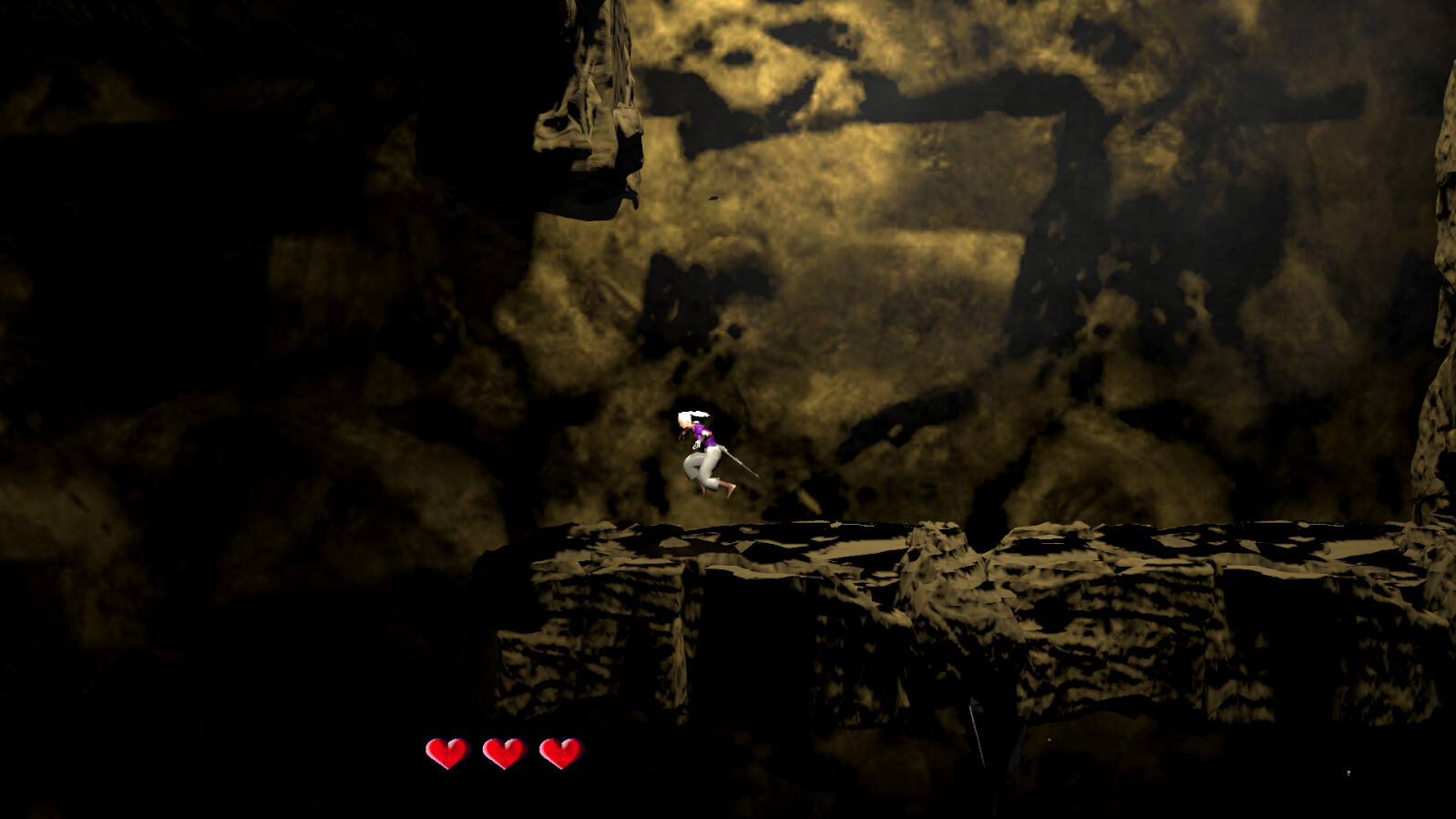Select the jumping player character

(x=706, y=451)
